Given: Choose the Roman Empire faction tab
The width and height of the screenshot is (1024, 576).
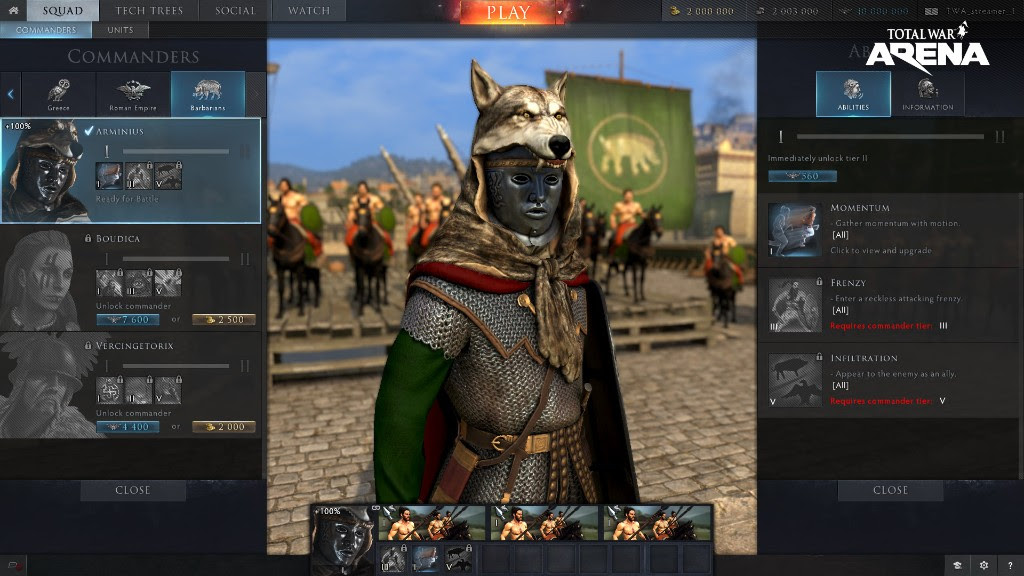Looking at the screenshot, I should click(133, 94).
